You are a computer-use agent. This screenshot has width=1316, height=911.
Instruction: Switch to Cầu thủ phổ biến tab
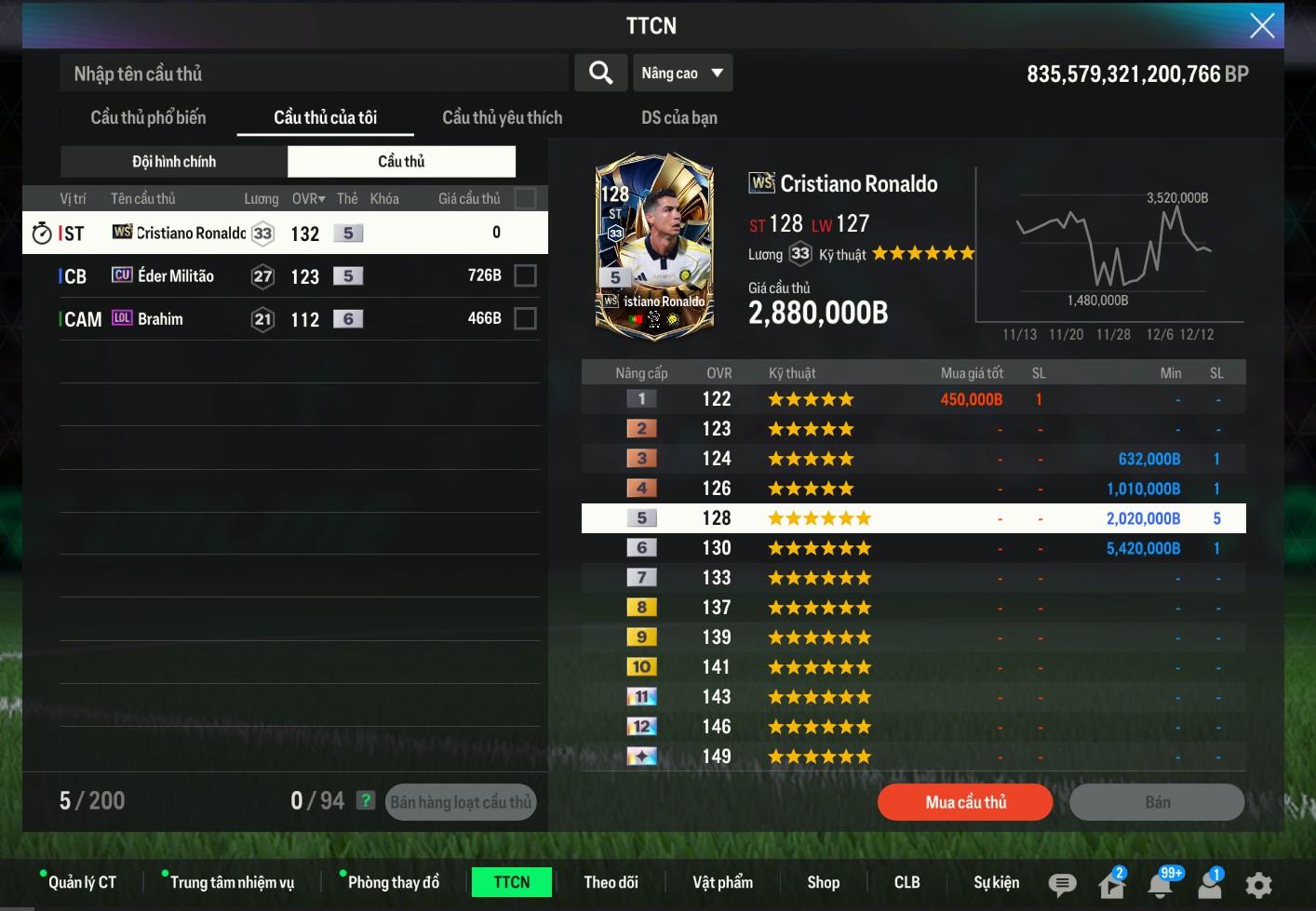[x=148, y=117]
